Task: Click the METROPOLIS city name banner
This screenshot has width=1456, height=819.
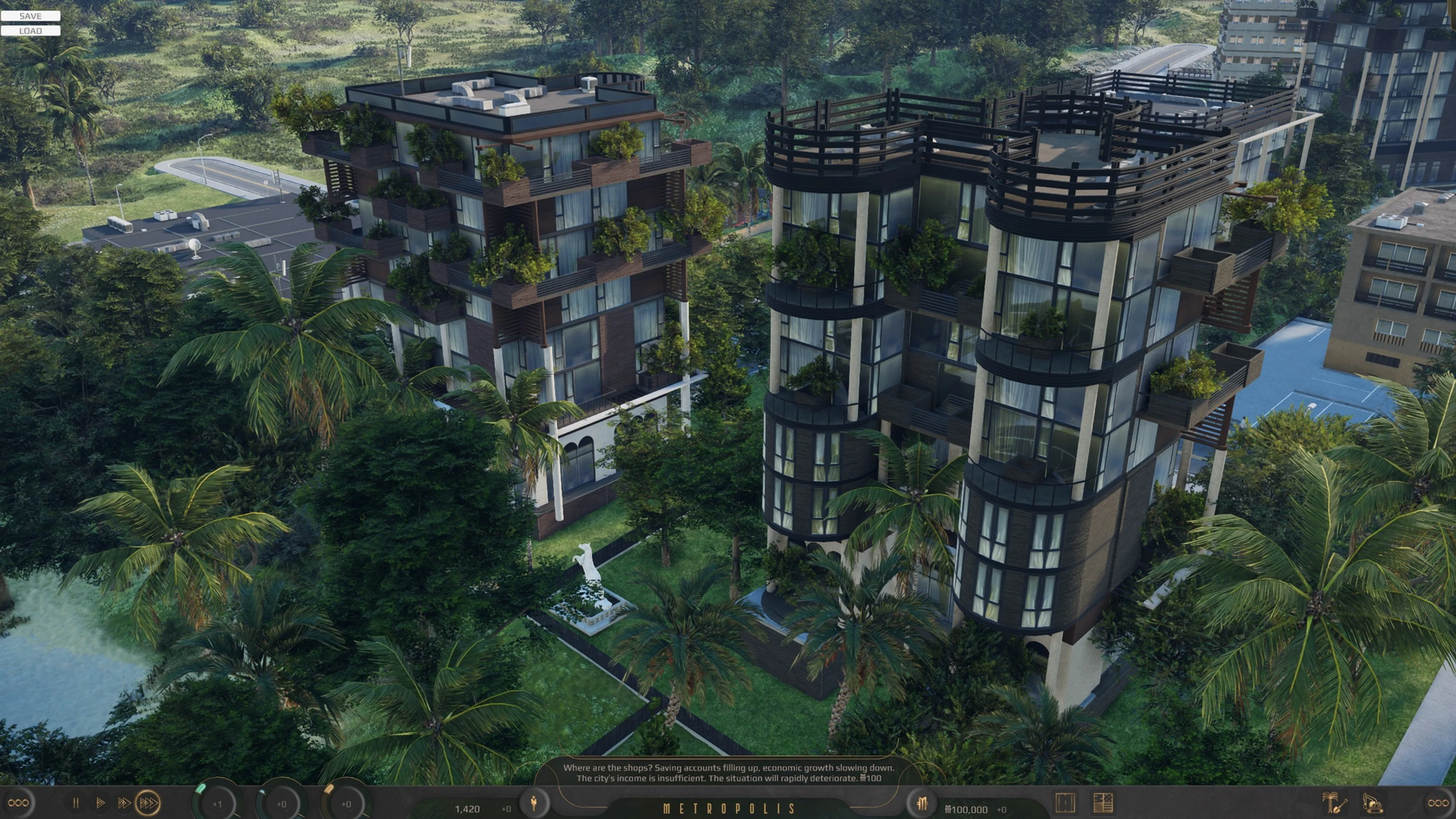Action: [x=729, y=809]
